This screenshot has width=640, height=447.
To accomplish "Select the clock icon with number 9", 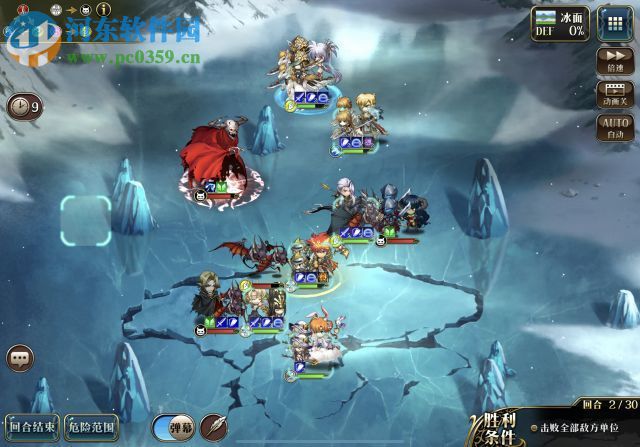I will pos(24,106).
